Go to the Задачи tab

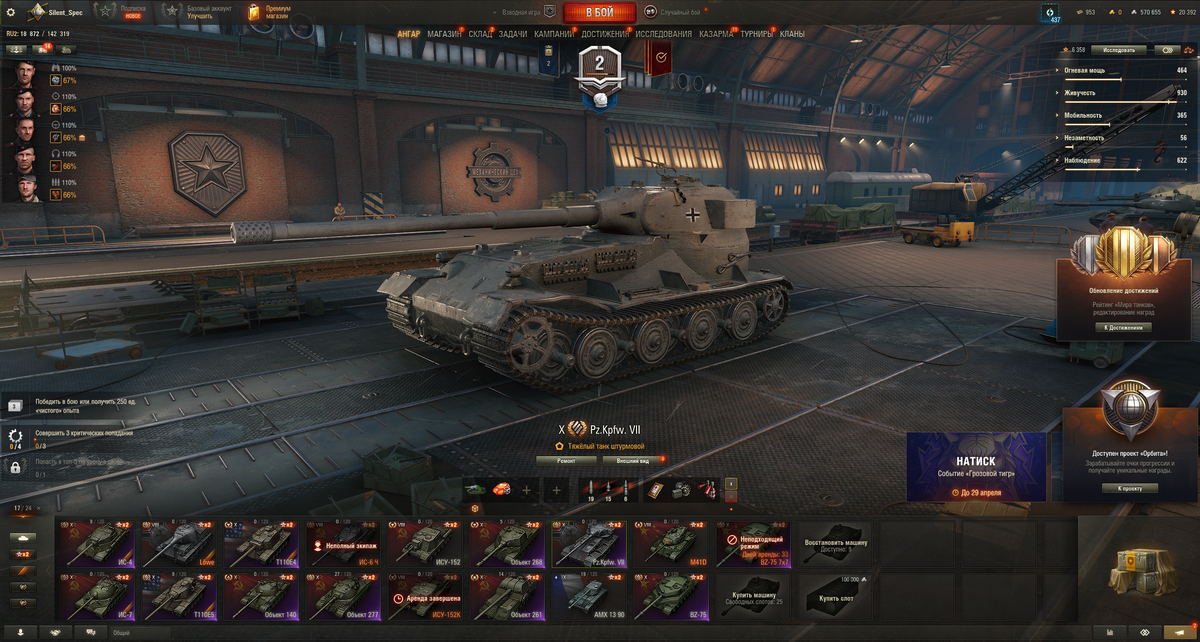point(513,34)
